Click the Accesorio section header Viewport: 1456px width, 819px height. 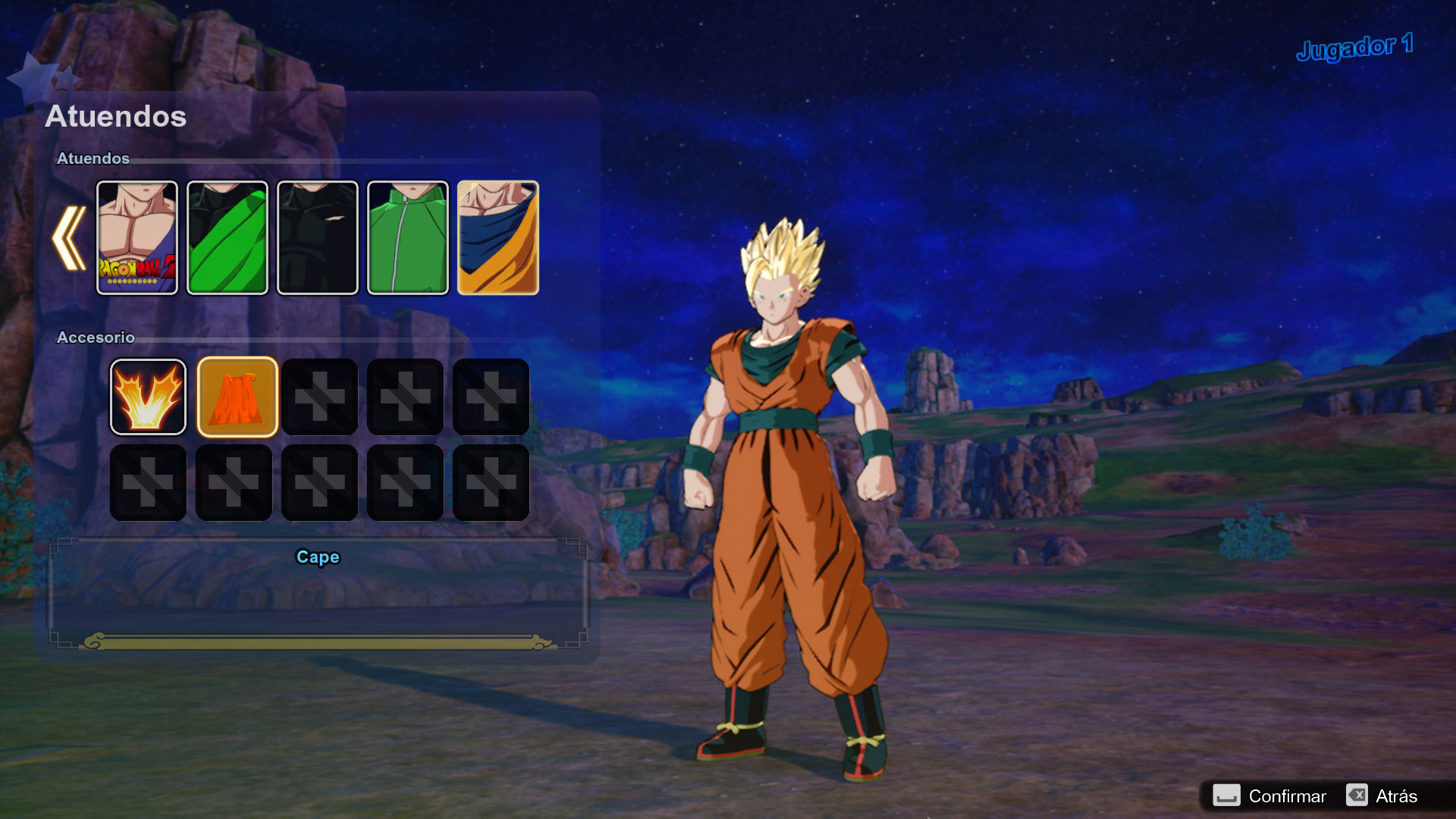pos(96,337)
